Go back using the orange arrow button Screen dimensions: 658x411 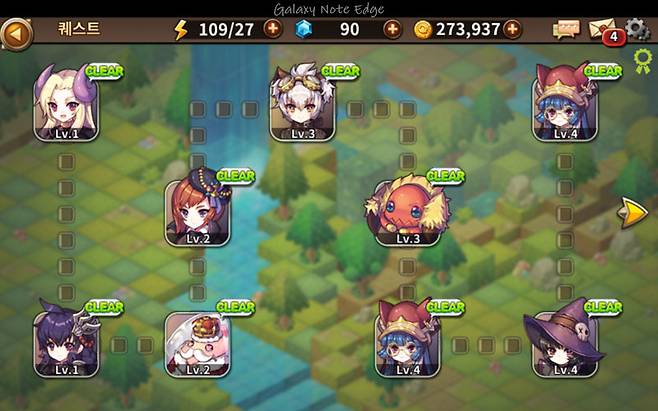coord(15,30)
